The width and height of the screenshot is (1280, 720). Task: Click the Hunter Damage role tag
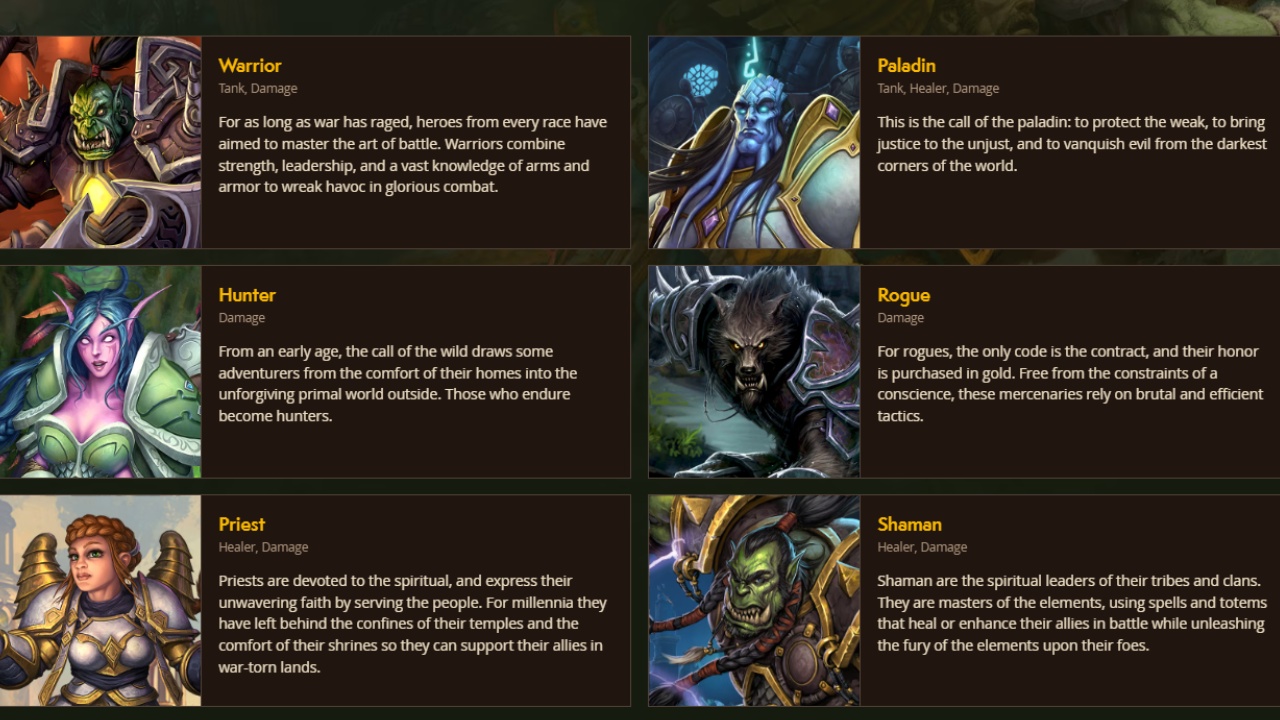coord(241,317)
